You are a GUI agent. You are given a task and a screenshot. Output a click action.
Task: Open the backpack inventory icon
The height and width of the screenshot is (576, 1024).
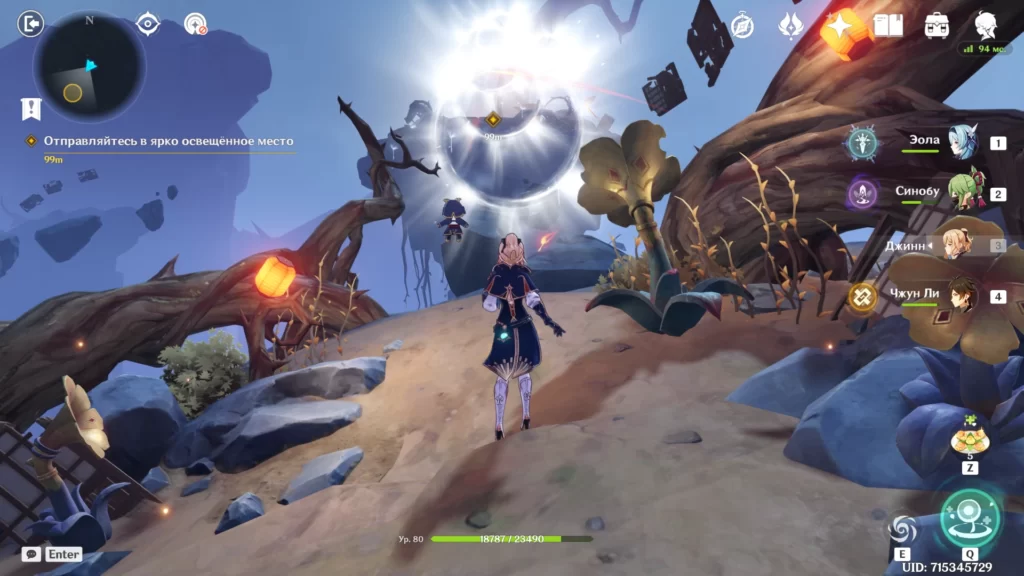click(x=937, y=26)
